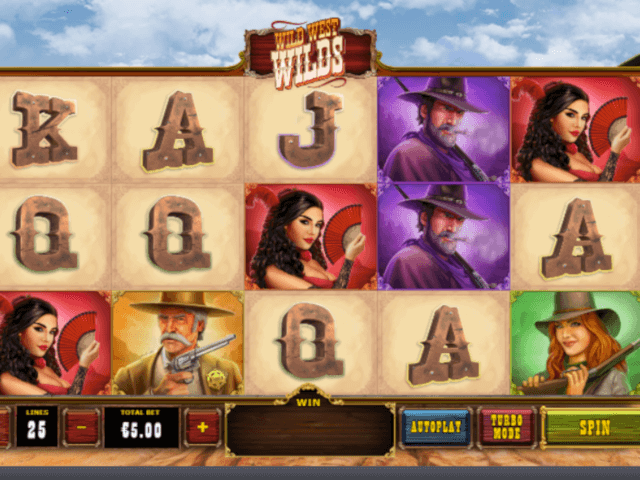
Task: Toggle Turbo Mode
Action: (506, 427)
